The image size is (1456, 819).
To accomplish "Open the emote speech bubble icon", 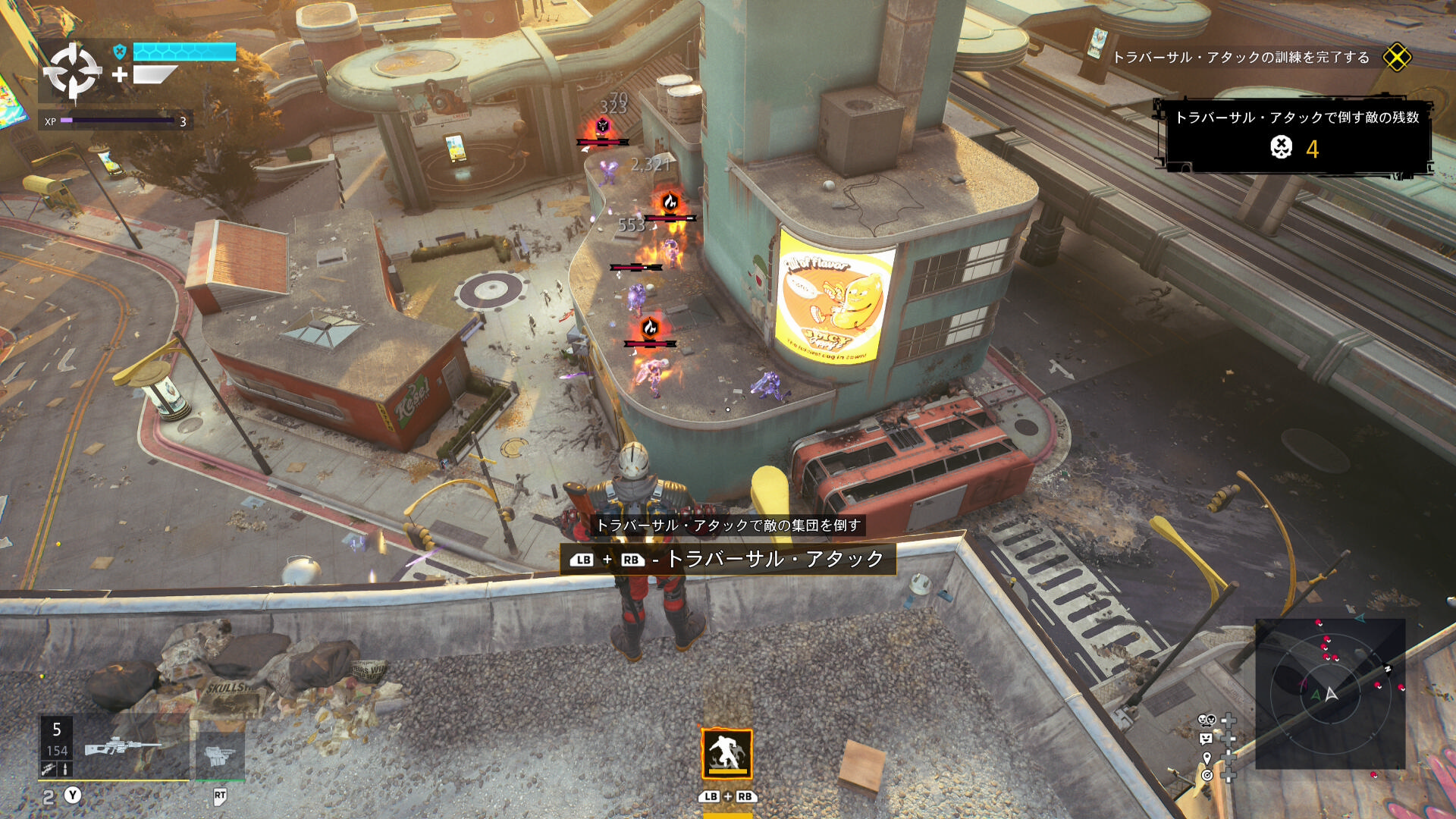I will coord(1207,738).
